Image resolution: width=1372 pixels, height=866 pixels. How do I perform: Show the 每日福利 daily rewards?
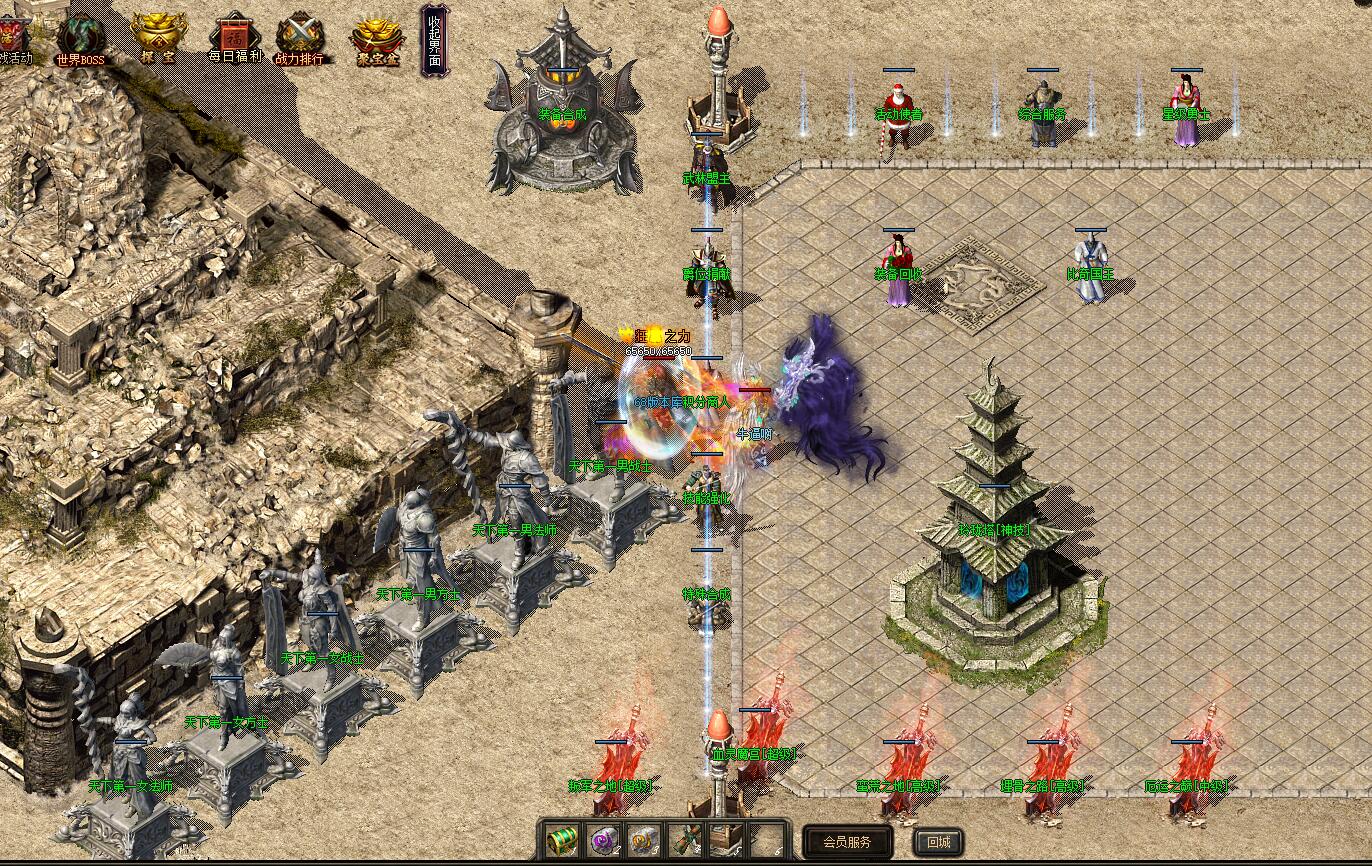(x=234, y=39)
